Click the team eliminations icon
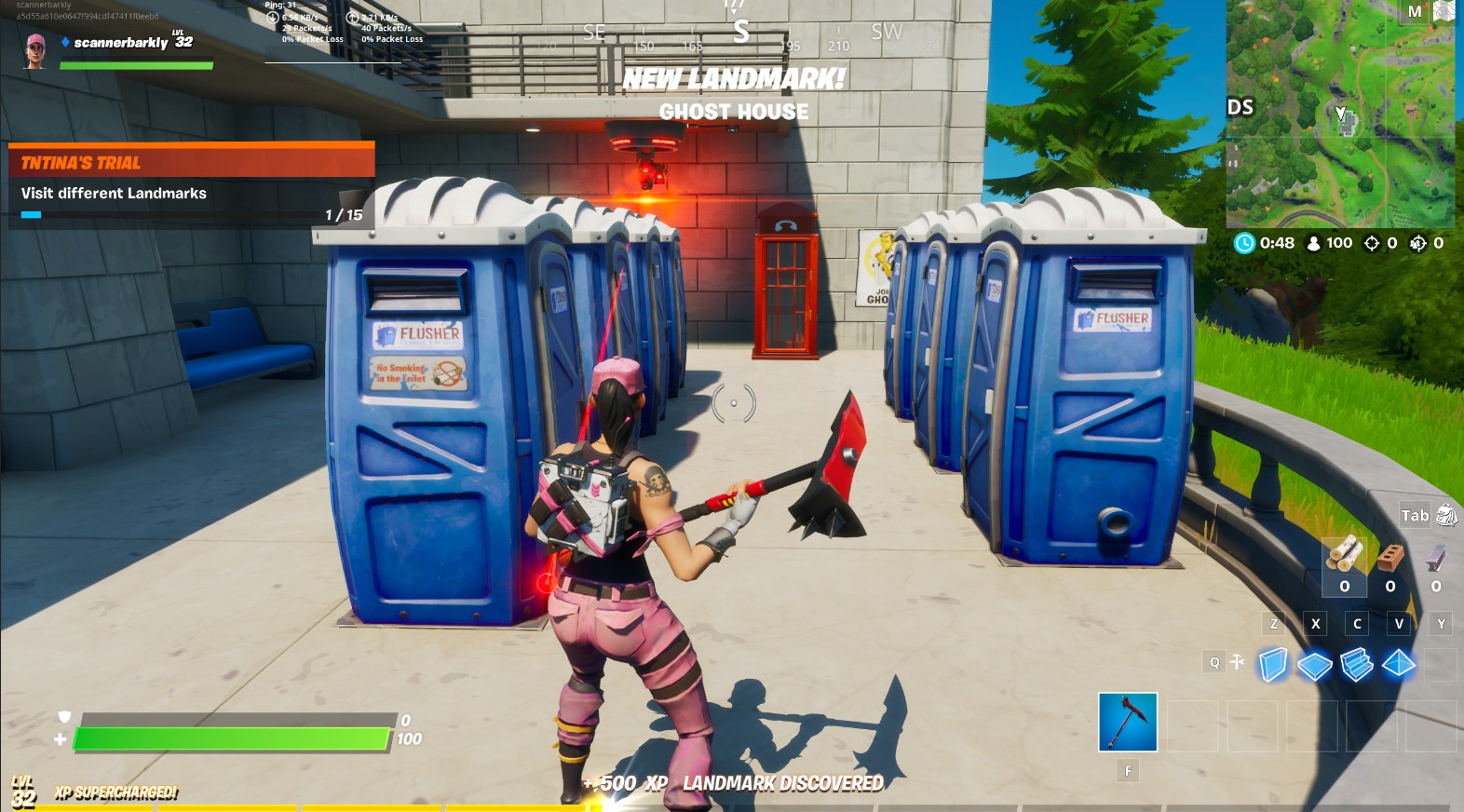This screenshot has height=812, width=1464. [1417, 242]
